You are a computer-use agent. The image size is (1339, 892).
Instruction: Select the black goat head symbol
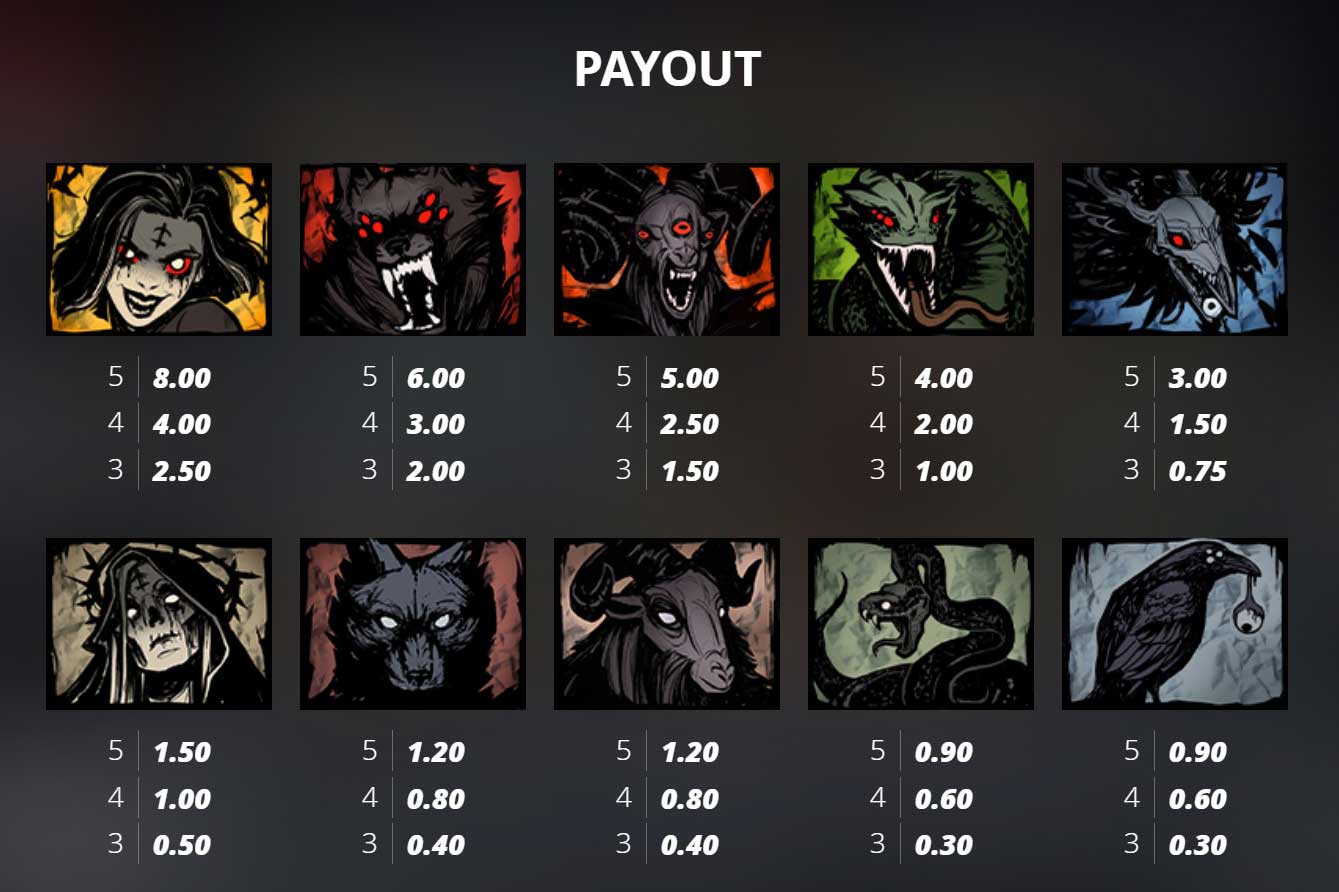tap(666, 622)
